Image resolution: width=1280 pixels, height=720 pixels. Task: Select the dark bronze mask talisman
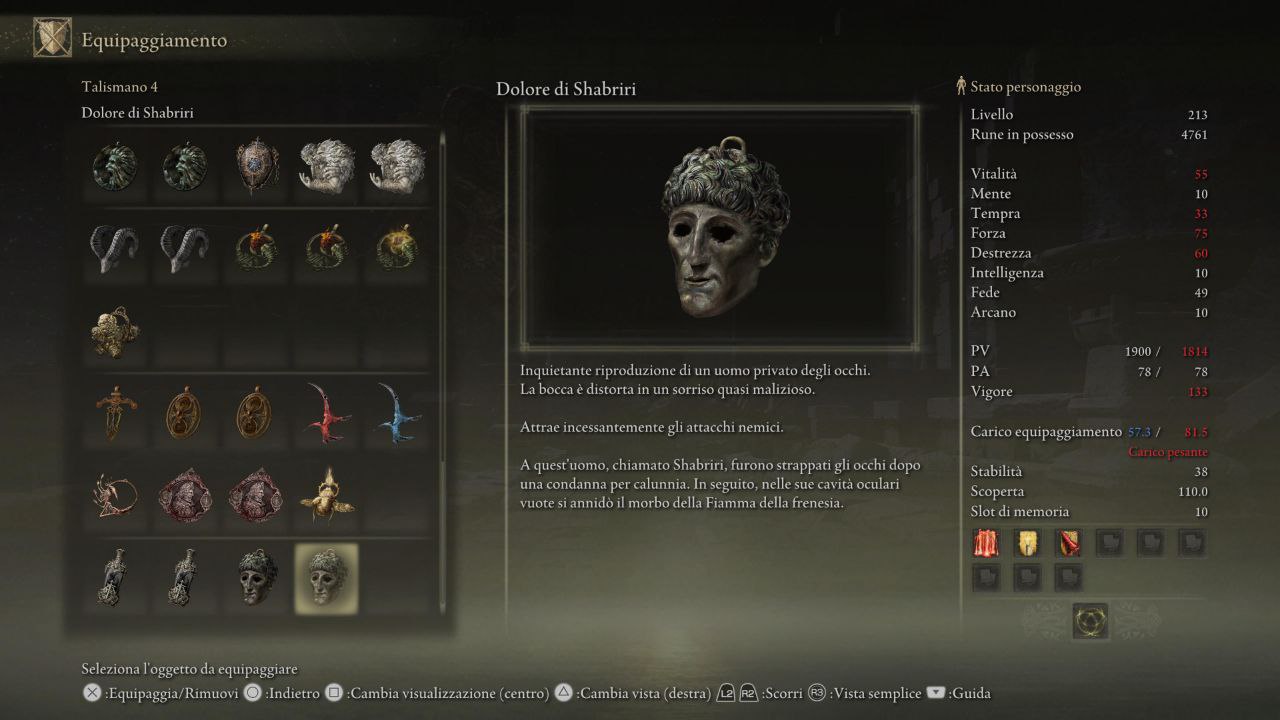click(x=254, y=578)
